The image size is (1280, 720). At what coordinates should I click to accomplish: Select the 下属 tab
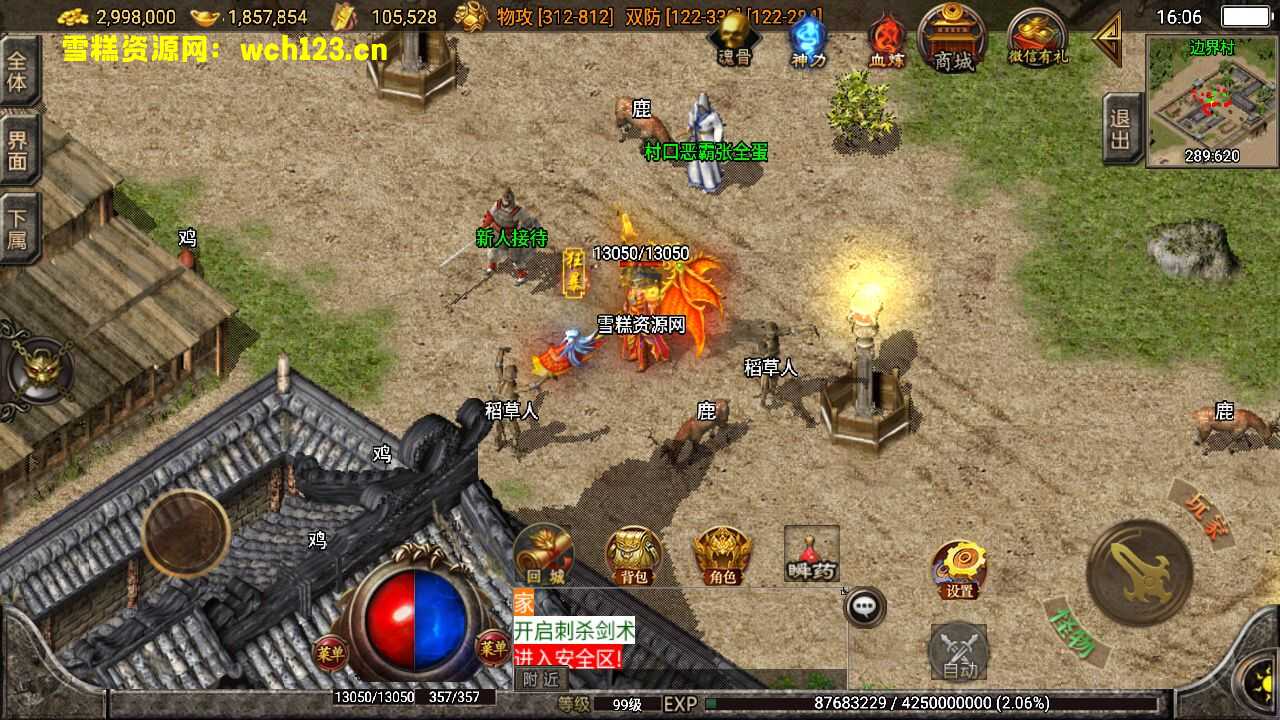[x=18, y=229]
